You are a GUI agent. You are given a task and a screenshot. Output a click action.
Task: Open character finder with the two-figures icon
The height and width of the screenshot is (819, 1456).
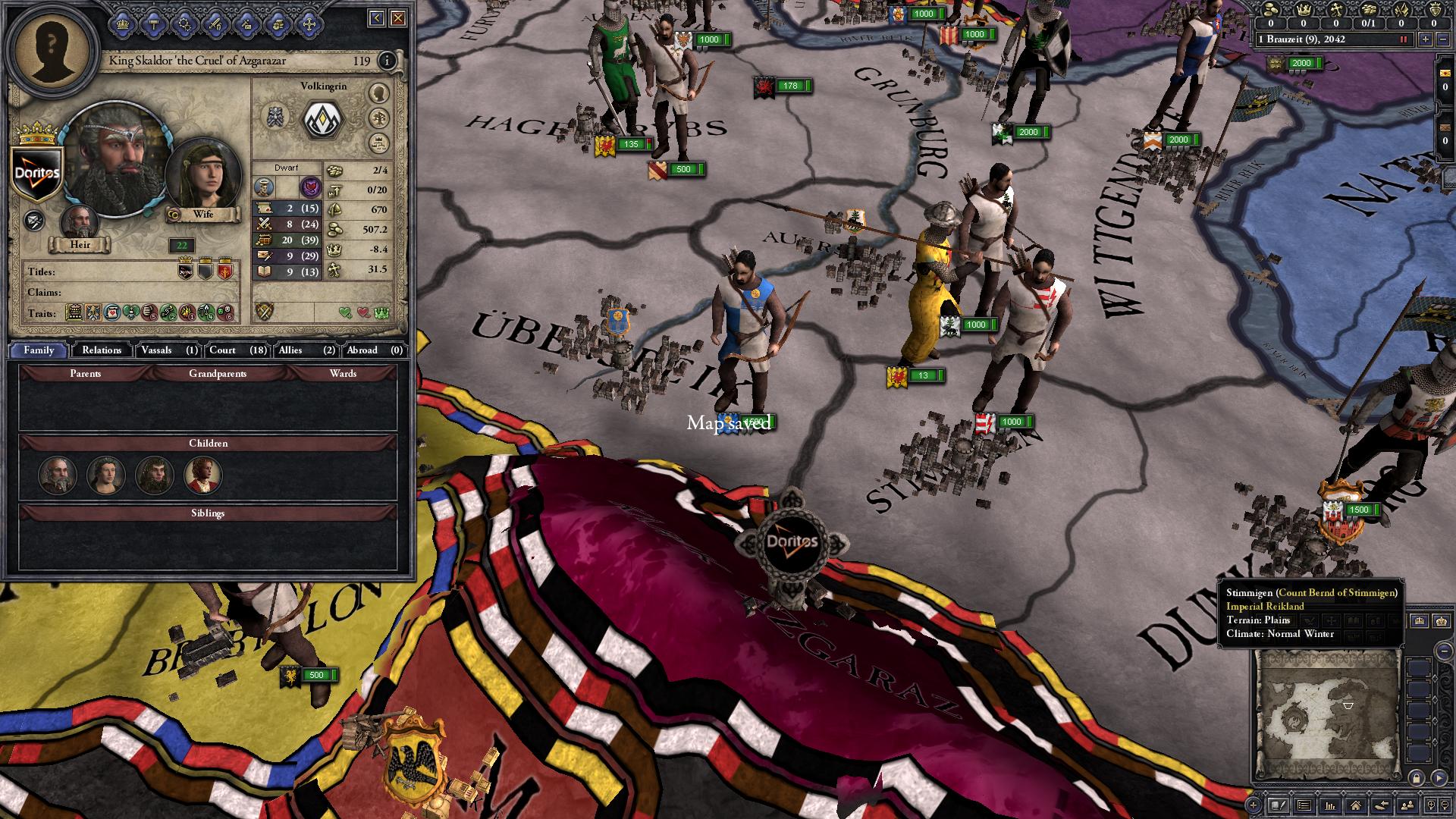1407,805
